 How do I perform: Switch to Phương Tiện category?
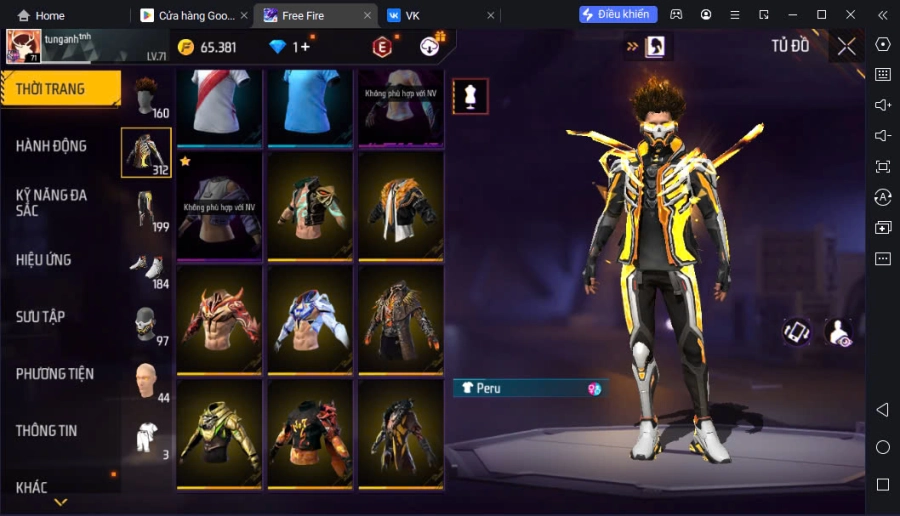(55, 374)
